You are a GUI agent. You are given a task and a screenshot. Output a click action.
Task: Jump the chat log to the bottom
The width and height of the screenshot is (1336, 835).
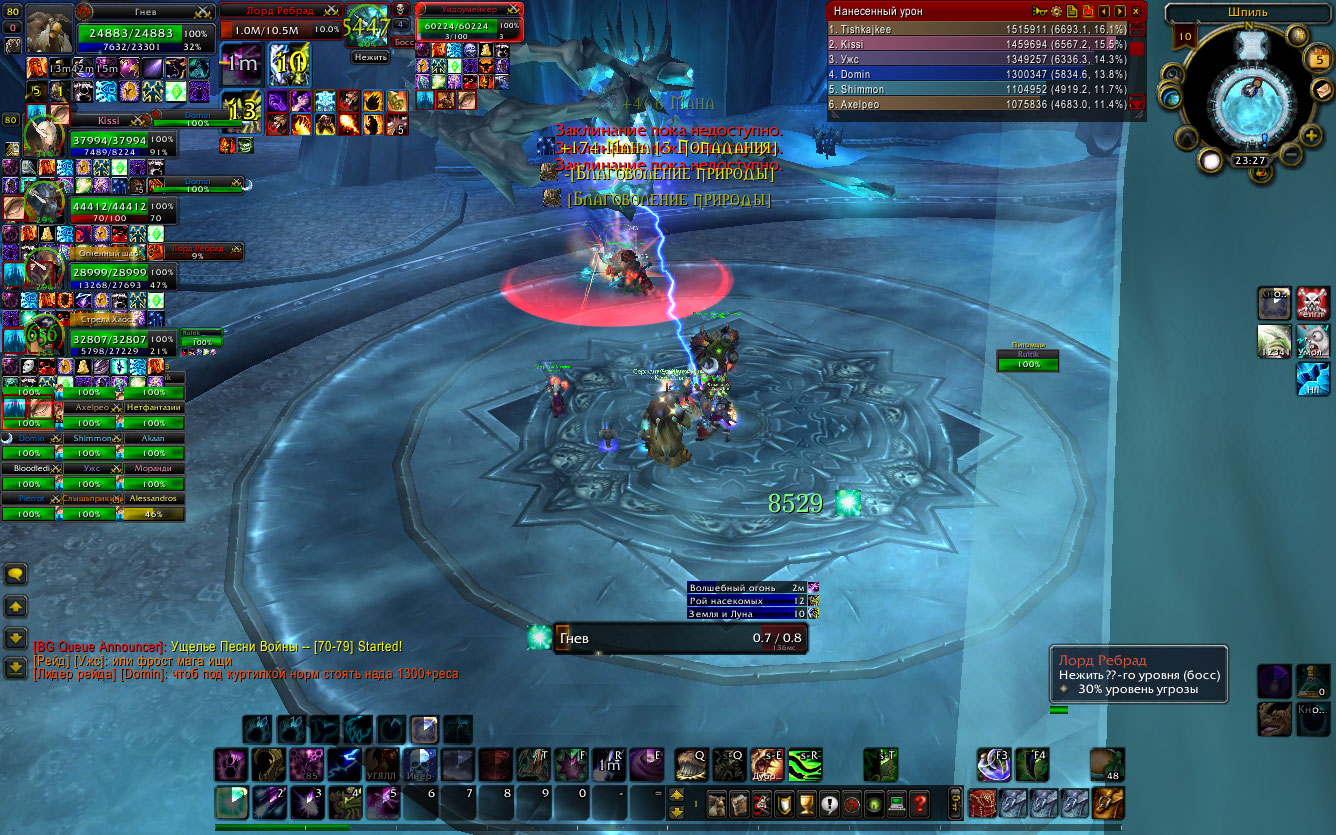coord(16,667)
